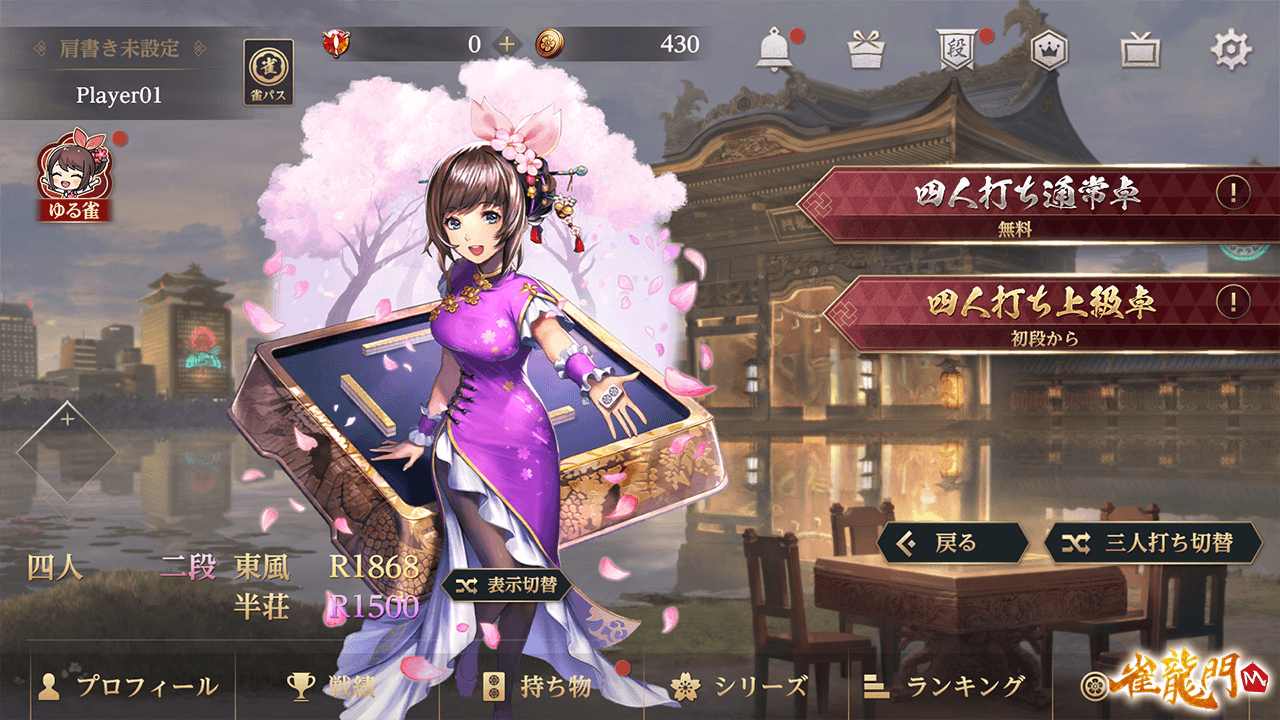Show the シリーズ series menu
The width and height of the screenshot is (1280, 720).
coord(741,686)
